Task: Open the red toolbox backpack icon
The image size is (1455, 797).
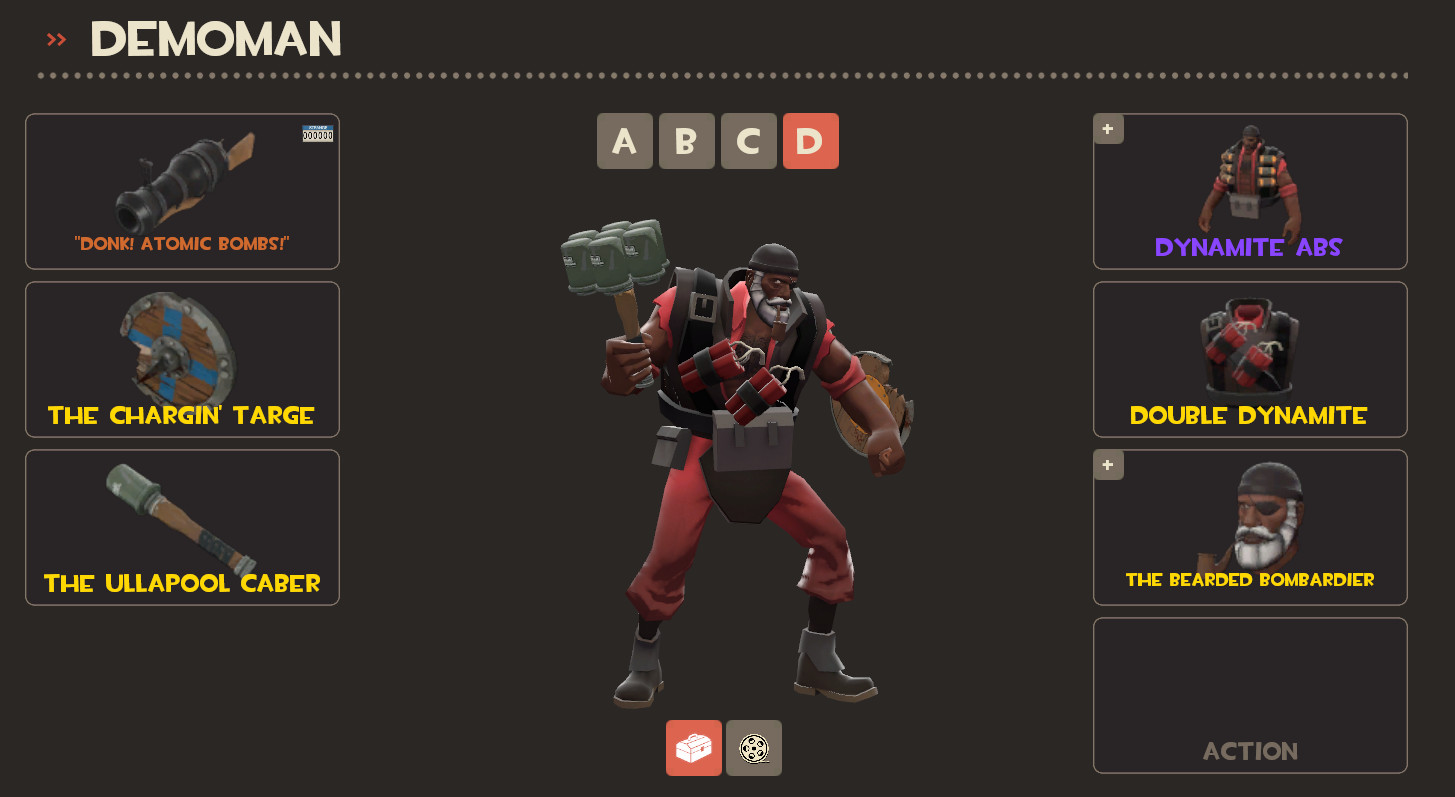Action: pyautogui.click(x=694, y=747)
